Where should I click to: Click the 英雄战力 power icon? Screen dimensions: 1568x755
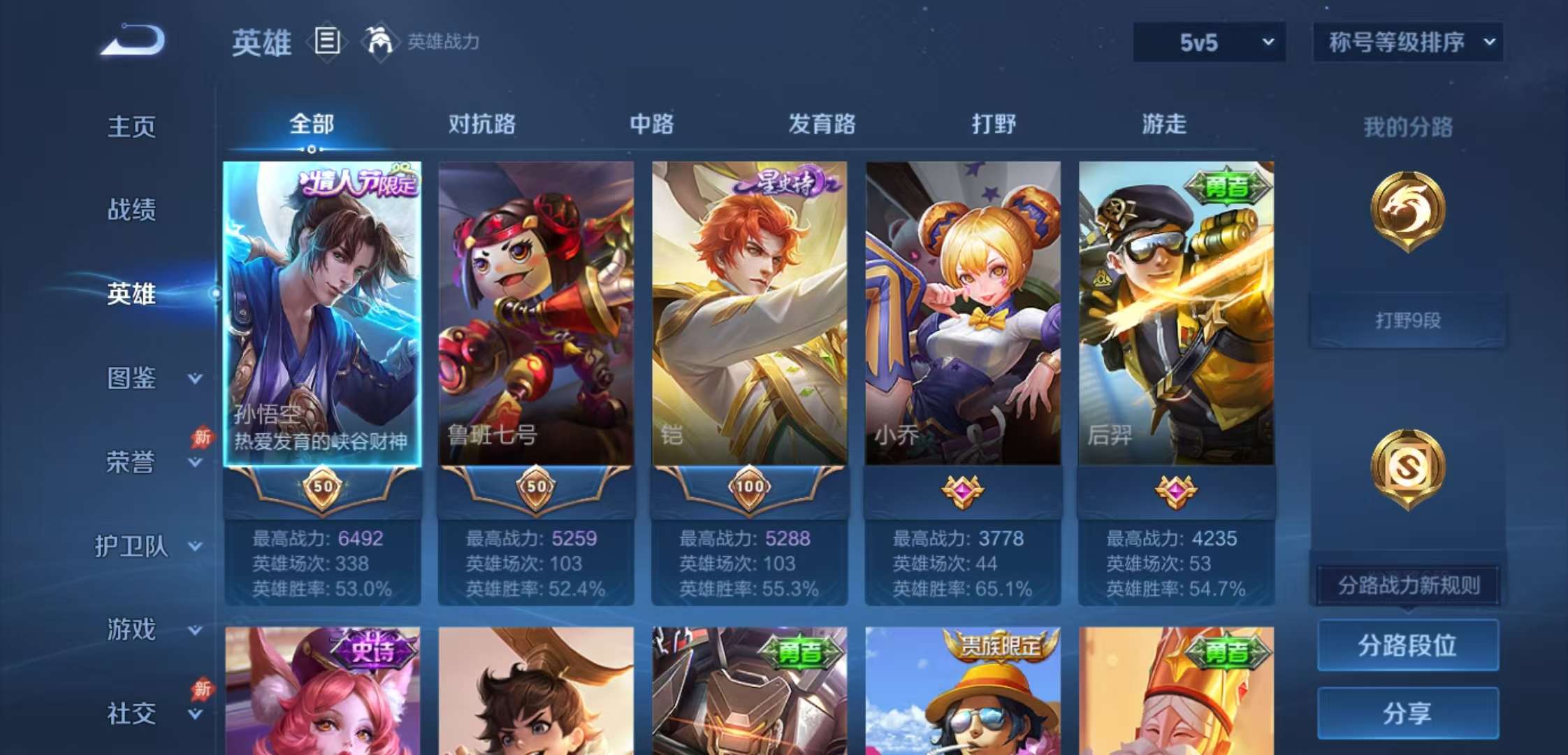pyautogui.click(x=375, y=42)
